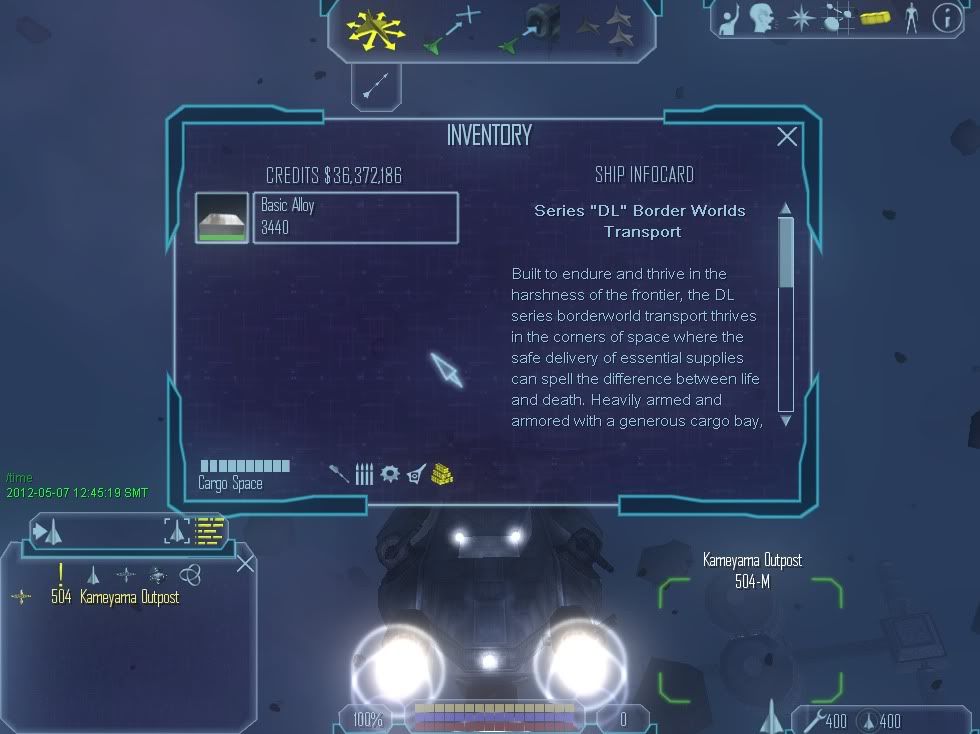Select the Basic Alloy cargo item
This screenshot has height=734, width=980.
pyautogui.click(x=355, y=217)
